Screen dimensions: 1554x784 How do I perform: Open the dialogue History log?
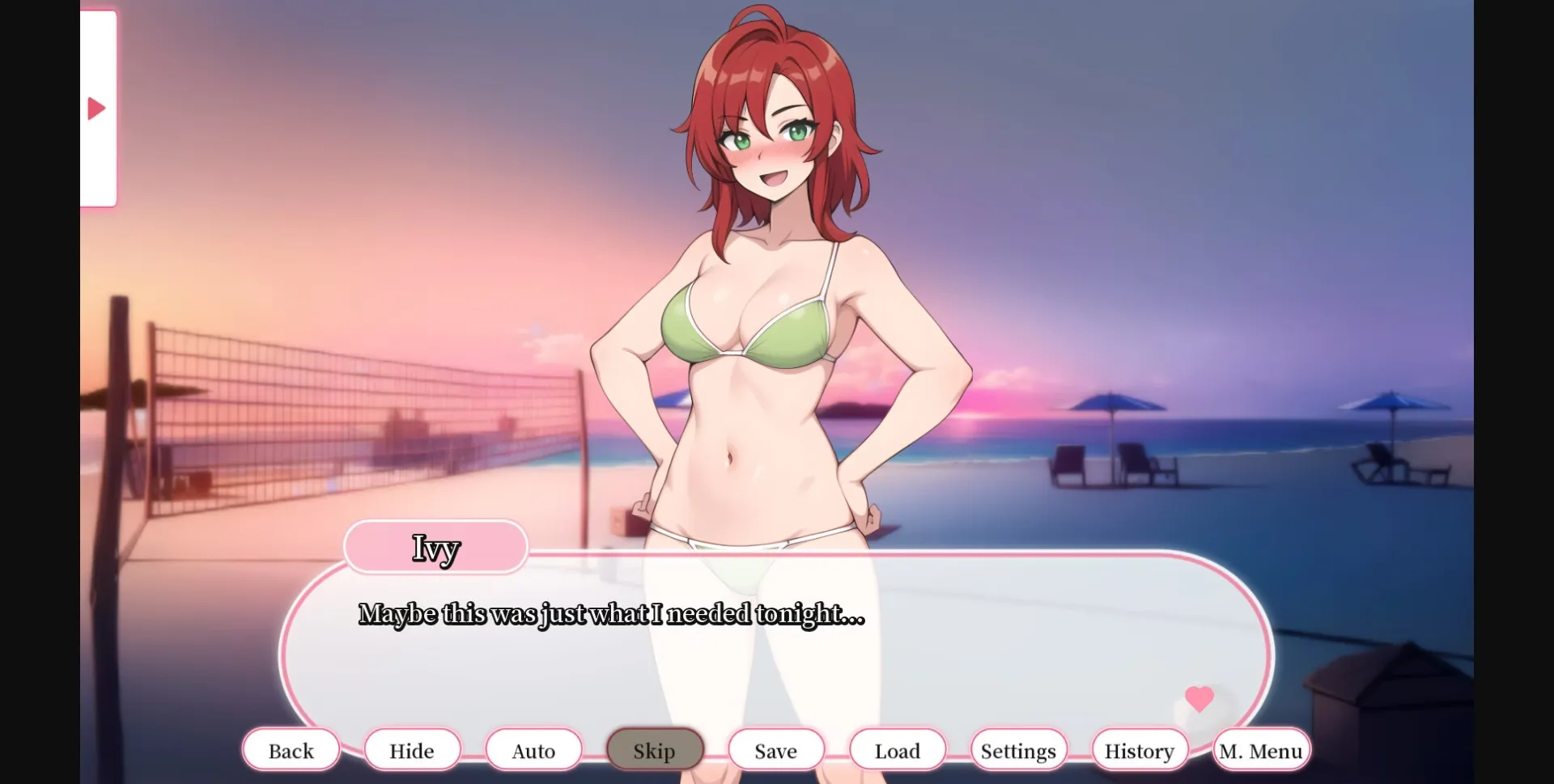click(x=1139, y=749)
